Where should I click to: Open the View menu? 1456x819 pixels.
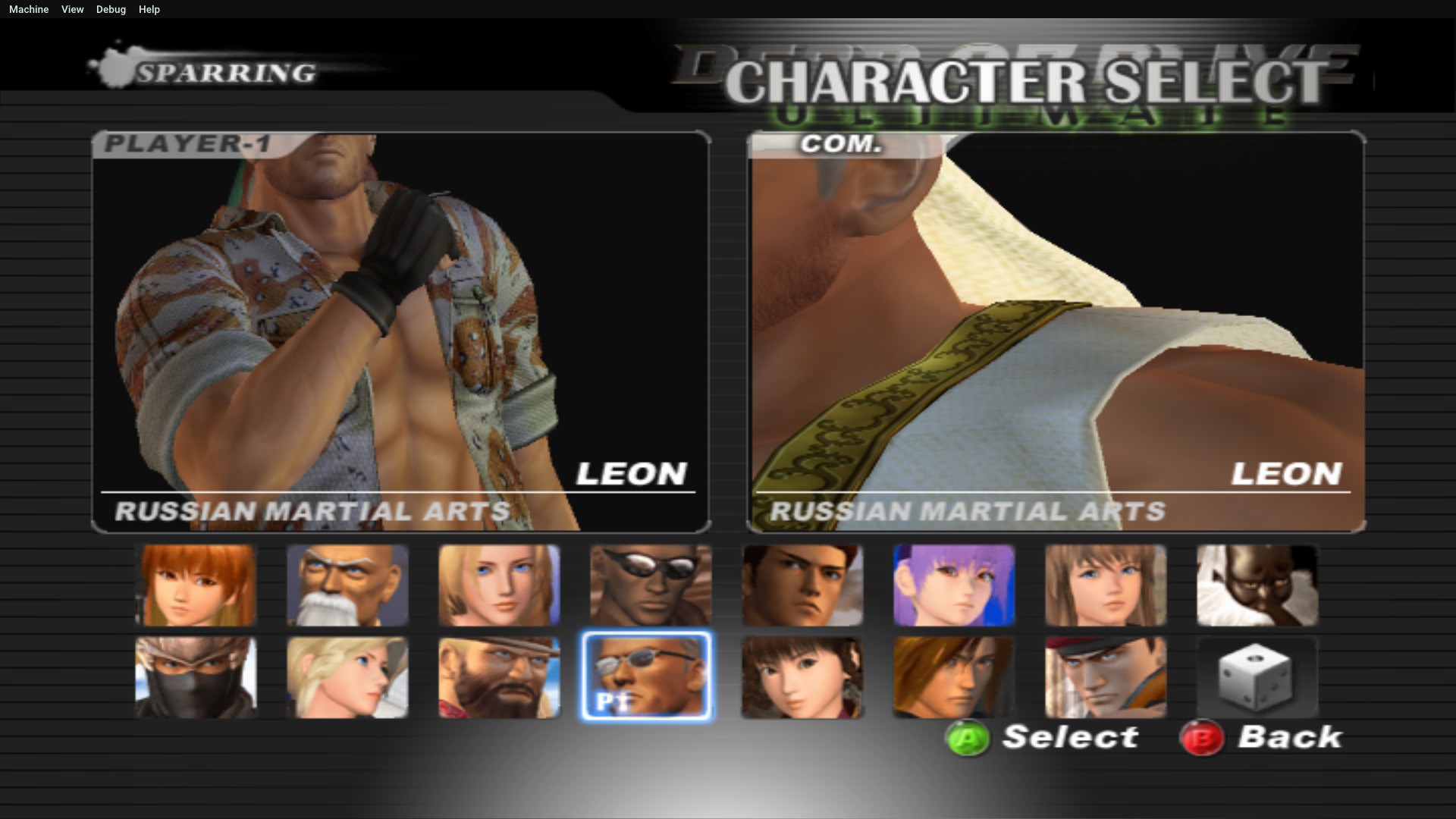(72, 9)
